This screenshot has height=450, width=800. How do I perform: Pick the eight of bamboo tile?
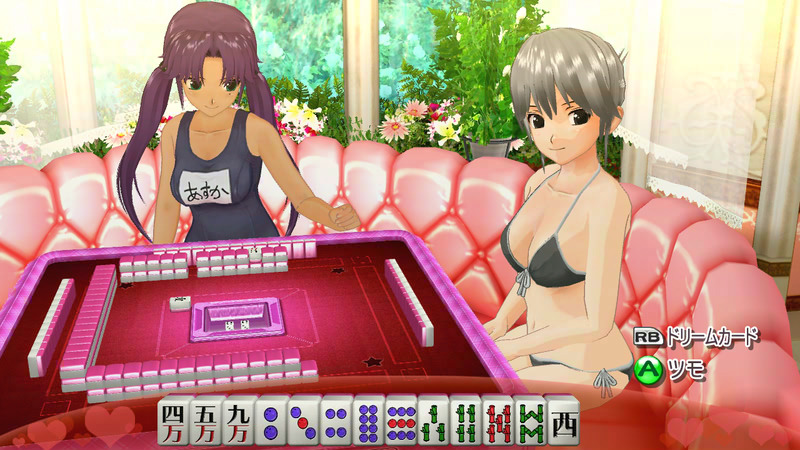(531, 421)
